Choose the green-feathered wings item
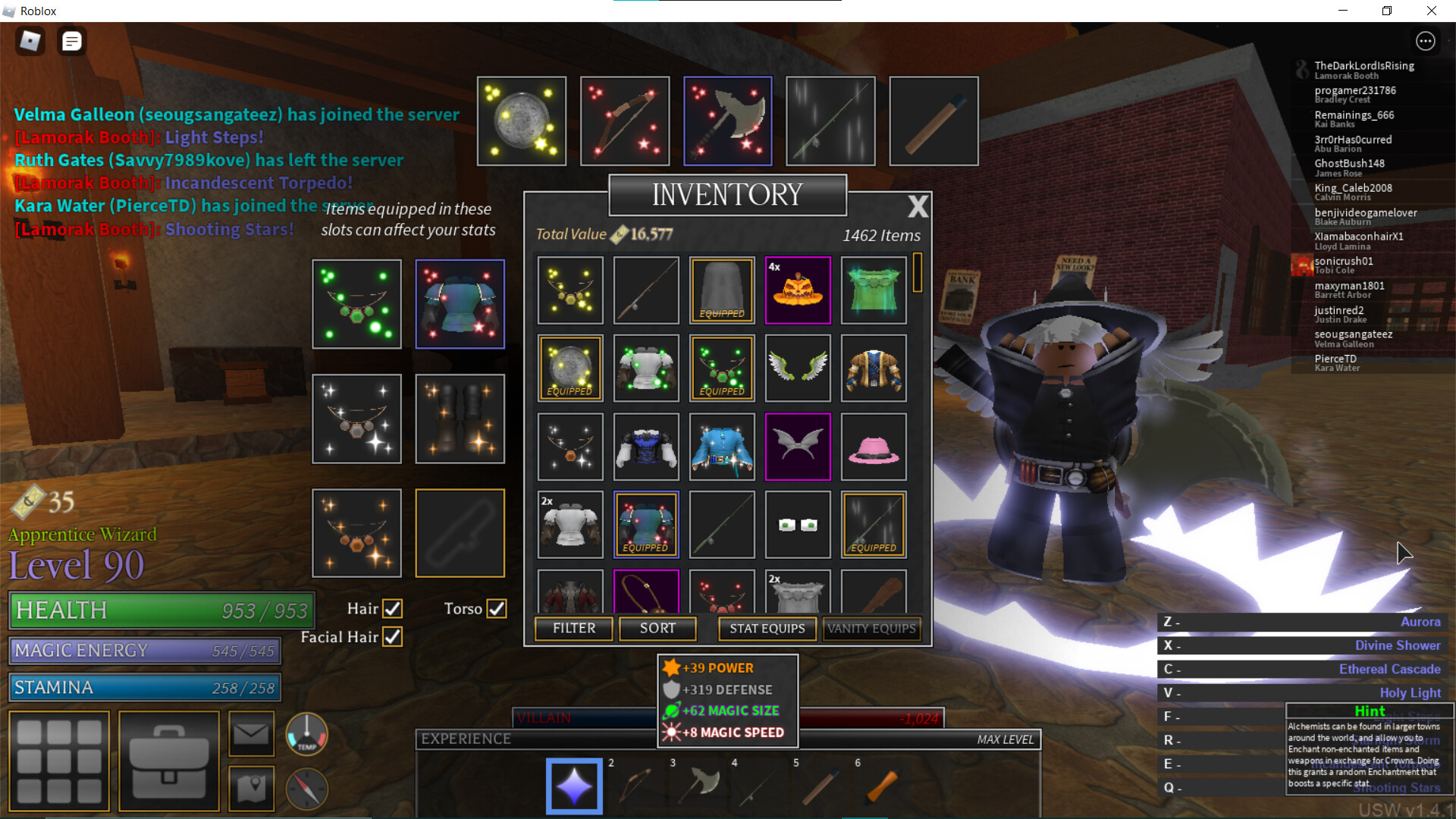The width and height of the screenshot is (1456, 819). pos(798,369)
